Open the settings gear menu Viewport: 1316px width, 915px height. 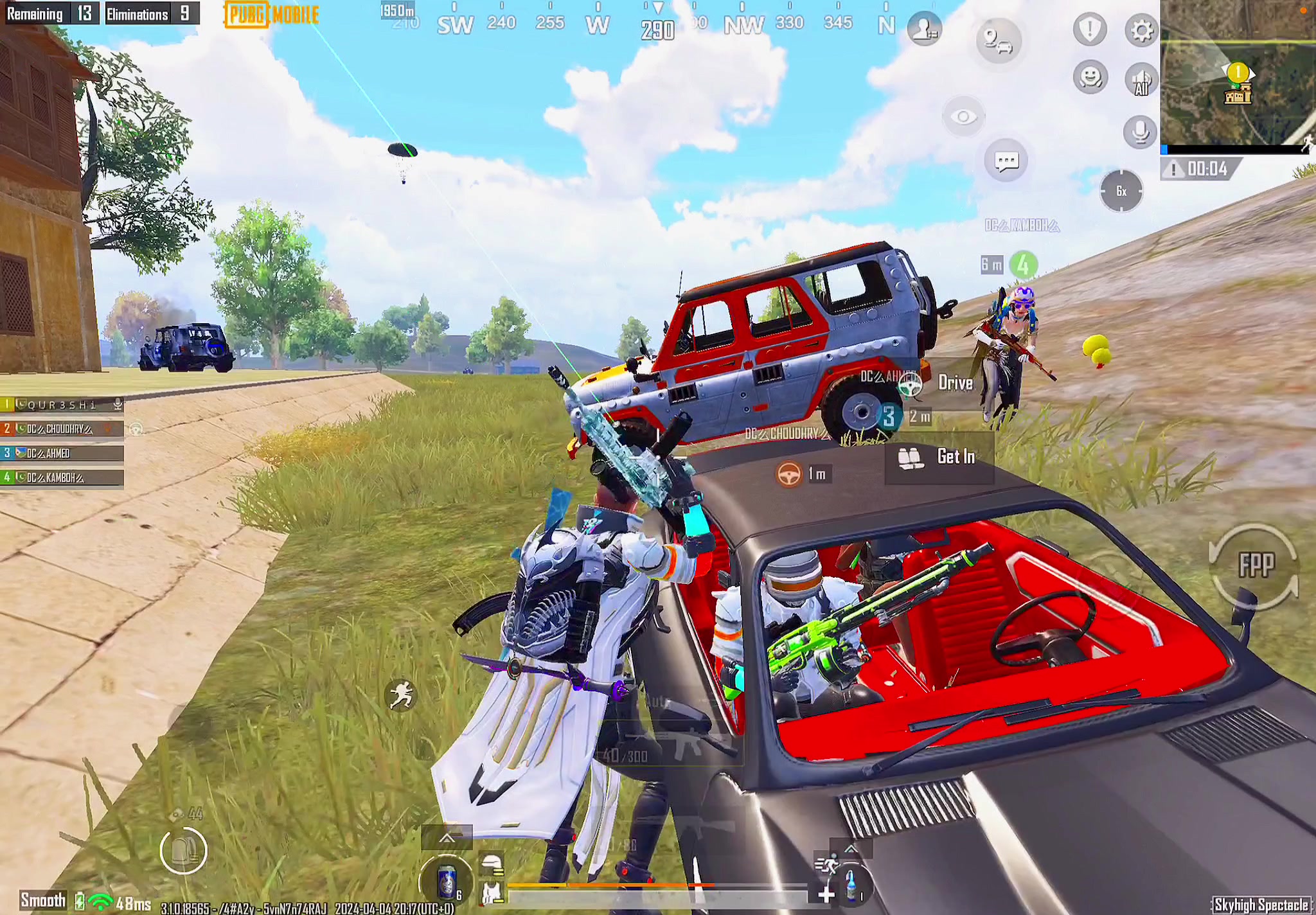(1141, 30)
